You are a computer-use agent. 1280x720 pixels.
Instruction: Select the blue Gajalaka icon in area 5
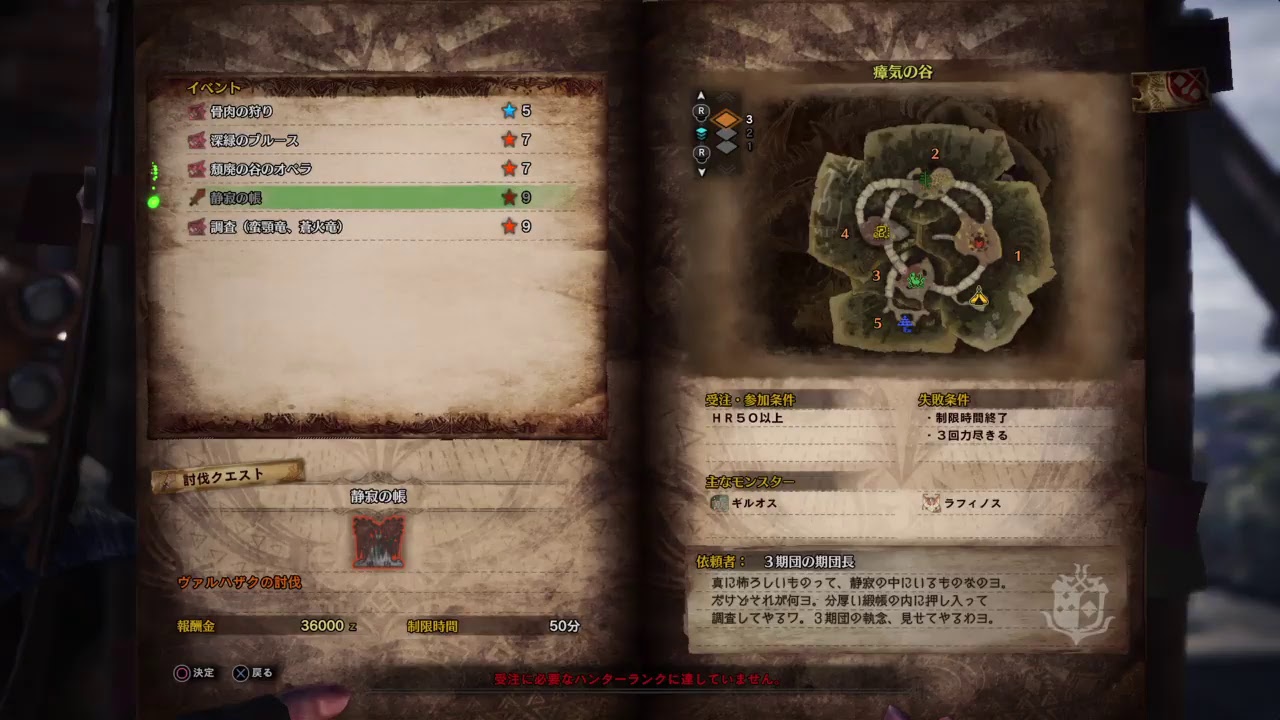pos(904,322)
